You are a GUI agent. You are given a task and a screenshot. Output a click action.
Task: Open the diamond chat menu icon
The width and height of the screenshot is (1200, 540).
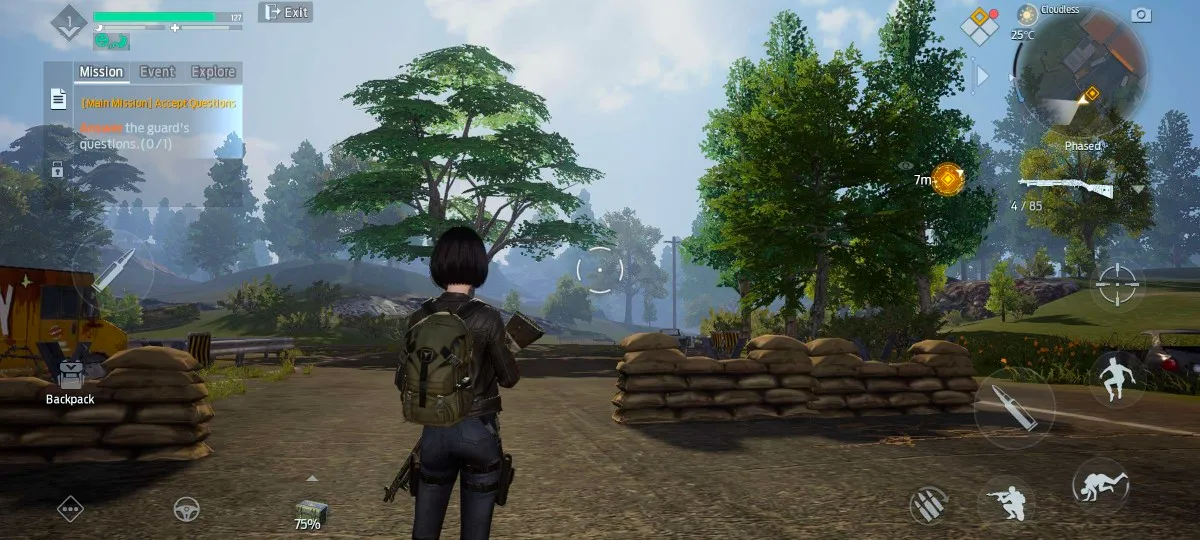coord(70,508)
